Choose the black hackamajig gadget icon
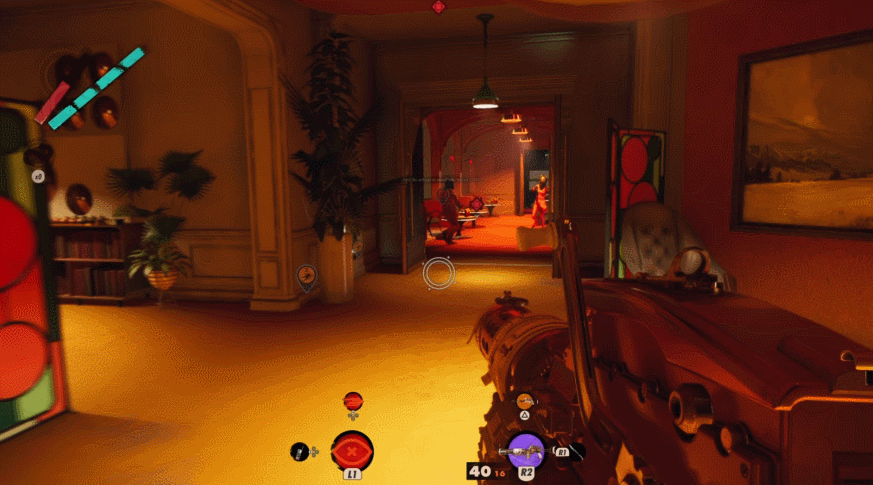Screen dimensions: 873x485 point(300,452)
